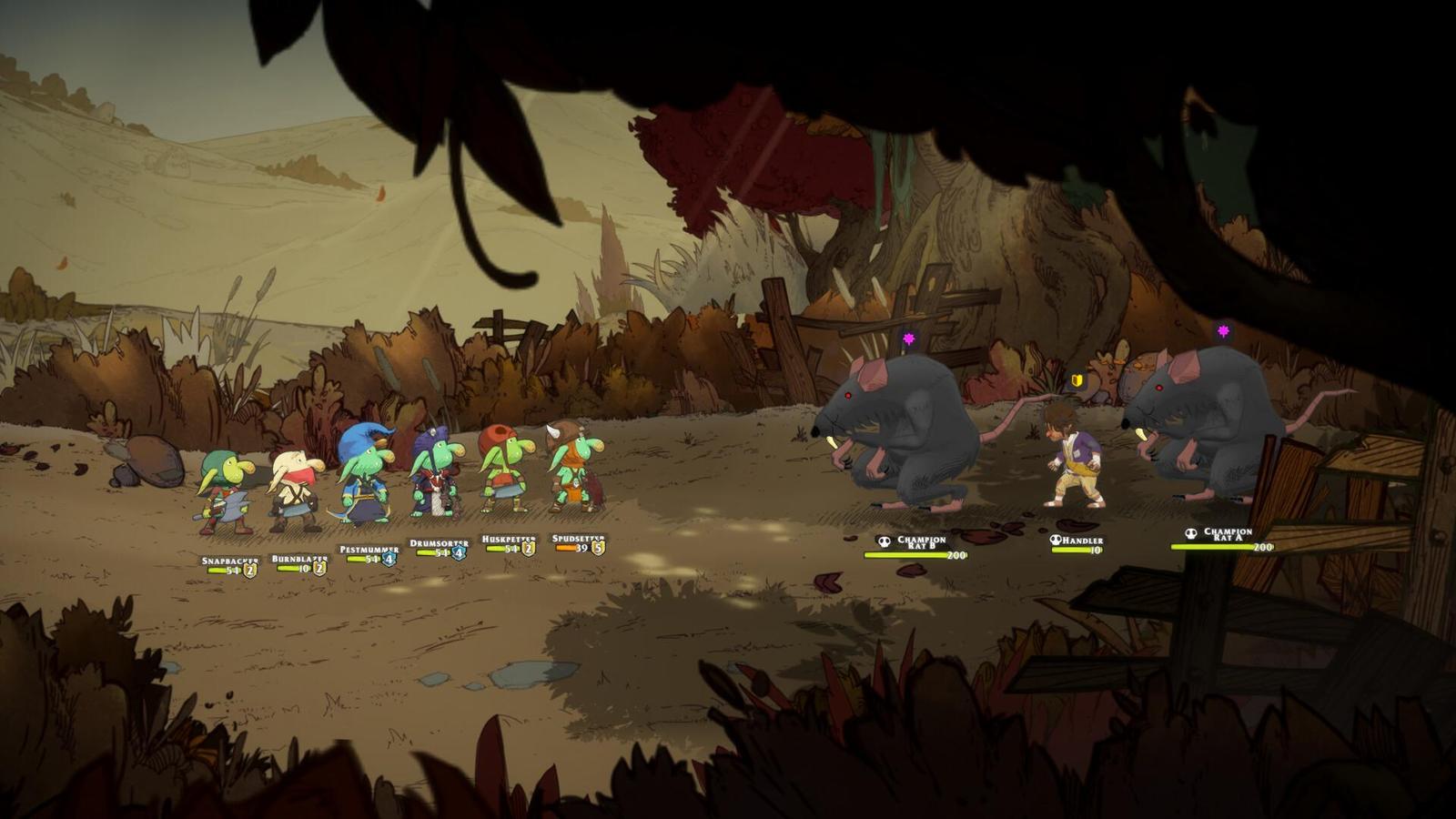The image size is (1456, 819).
Task: Click the Huskpetter nameplate label
Action: point(508,541)
